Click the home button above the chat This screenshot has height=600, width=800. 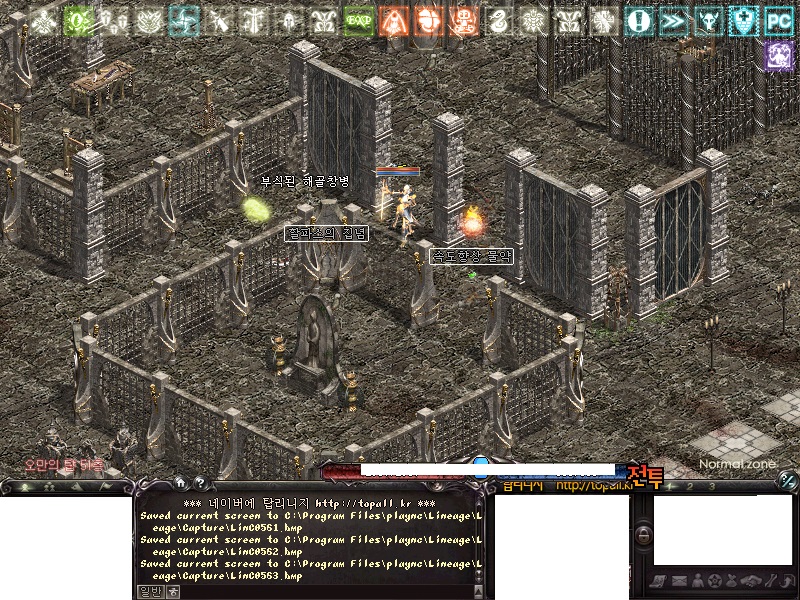pyautogui.click(x=179, y=482)
